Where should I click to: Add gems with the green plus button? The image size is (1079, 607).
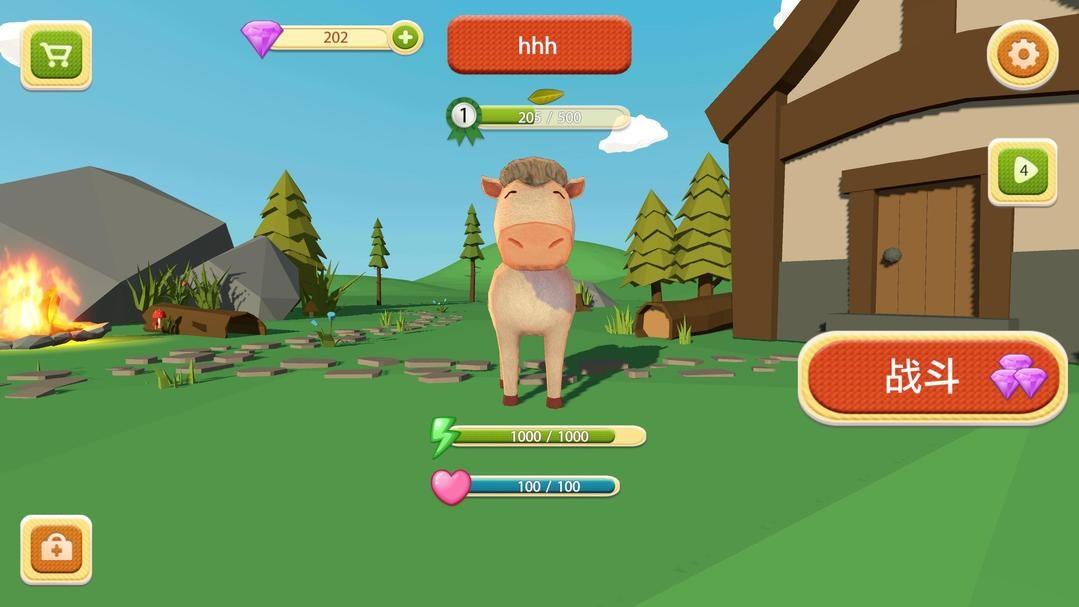tap(405, 38)
